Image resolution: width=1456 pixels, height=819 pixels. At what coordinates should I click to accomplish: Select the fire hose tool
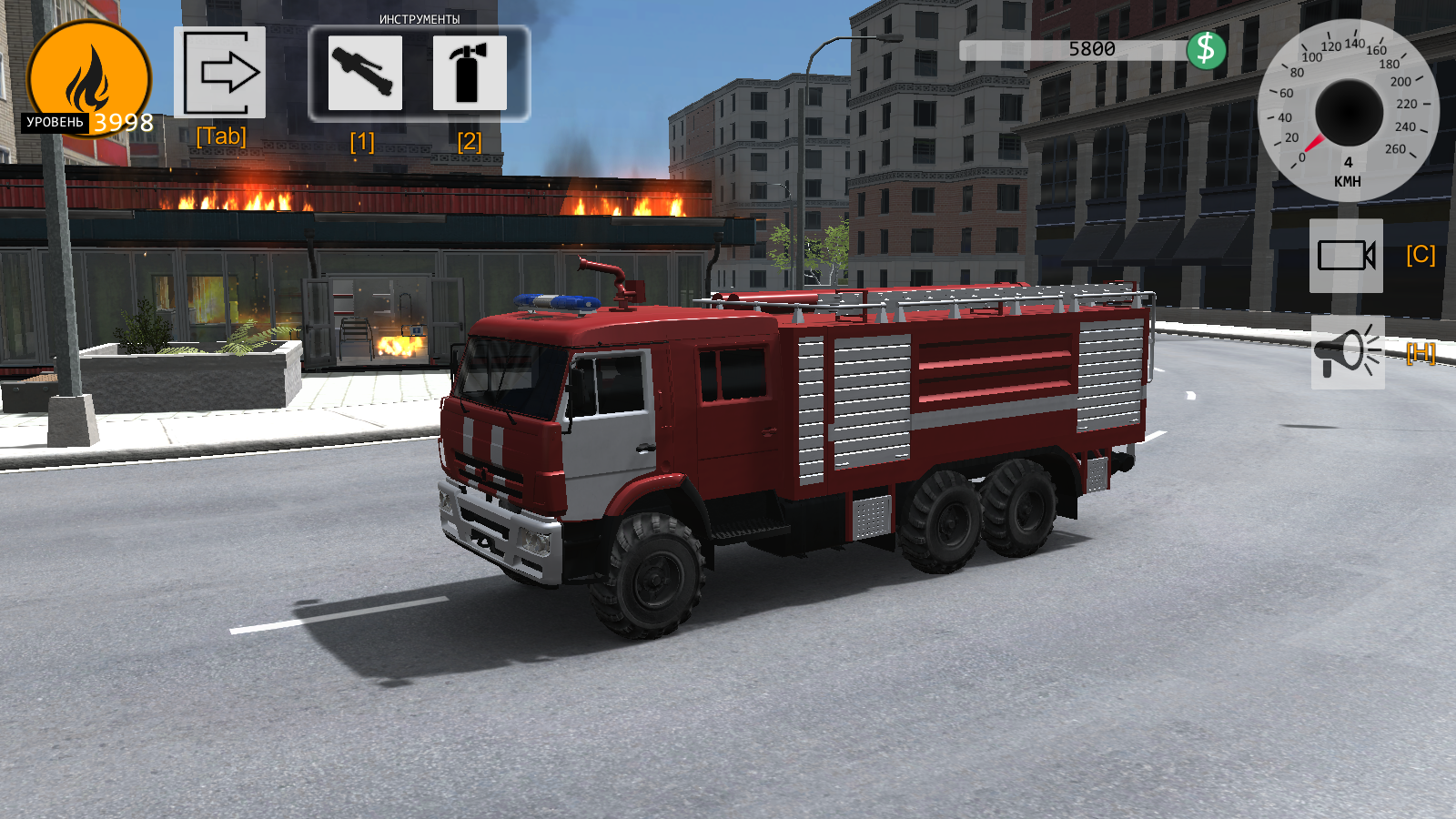click(x=364, y=75)
